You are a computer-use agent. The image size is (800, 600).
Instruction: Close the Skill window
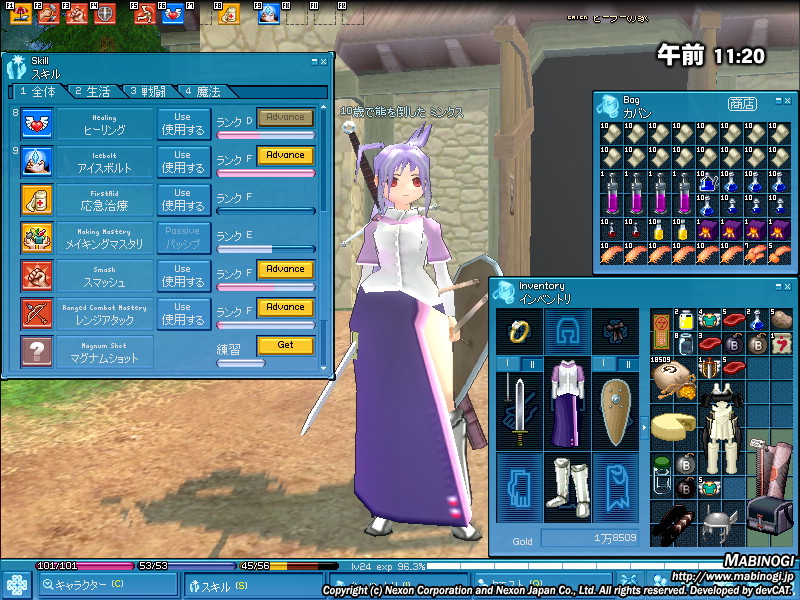click(x=323, y=61)
